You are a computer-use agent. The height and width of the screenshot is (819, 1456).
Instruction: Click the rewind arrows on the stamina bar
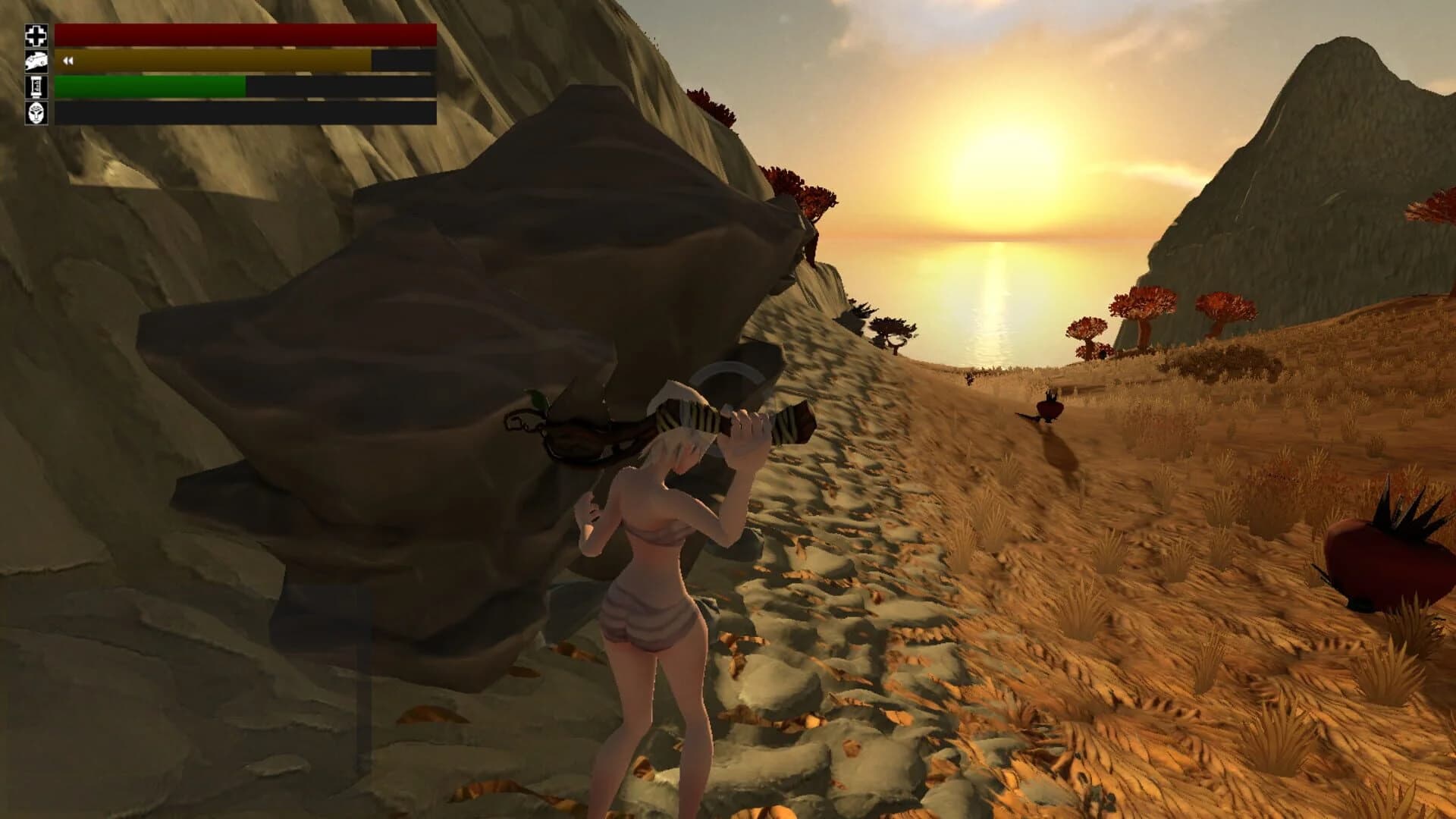coord(67,59)
